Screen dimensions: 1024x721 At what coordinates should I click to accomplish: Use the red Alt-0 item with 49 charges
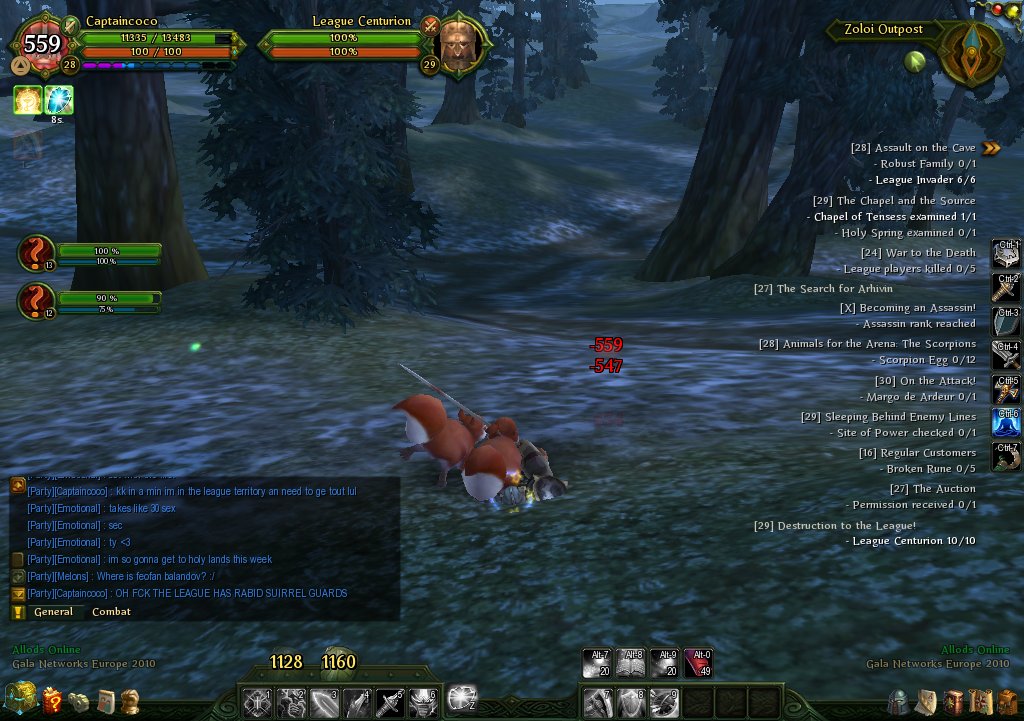[x=698, y=663]
